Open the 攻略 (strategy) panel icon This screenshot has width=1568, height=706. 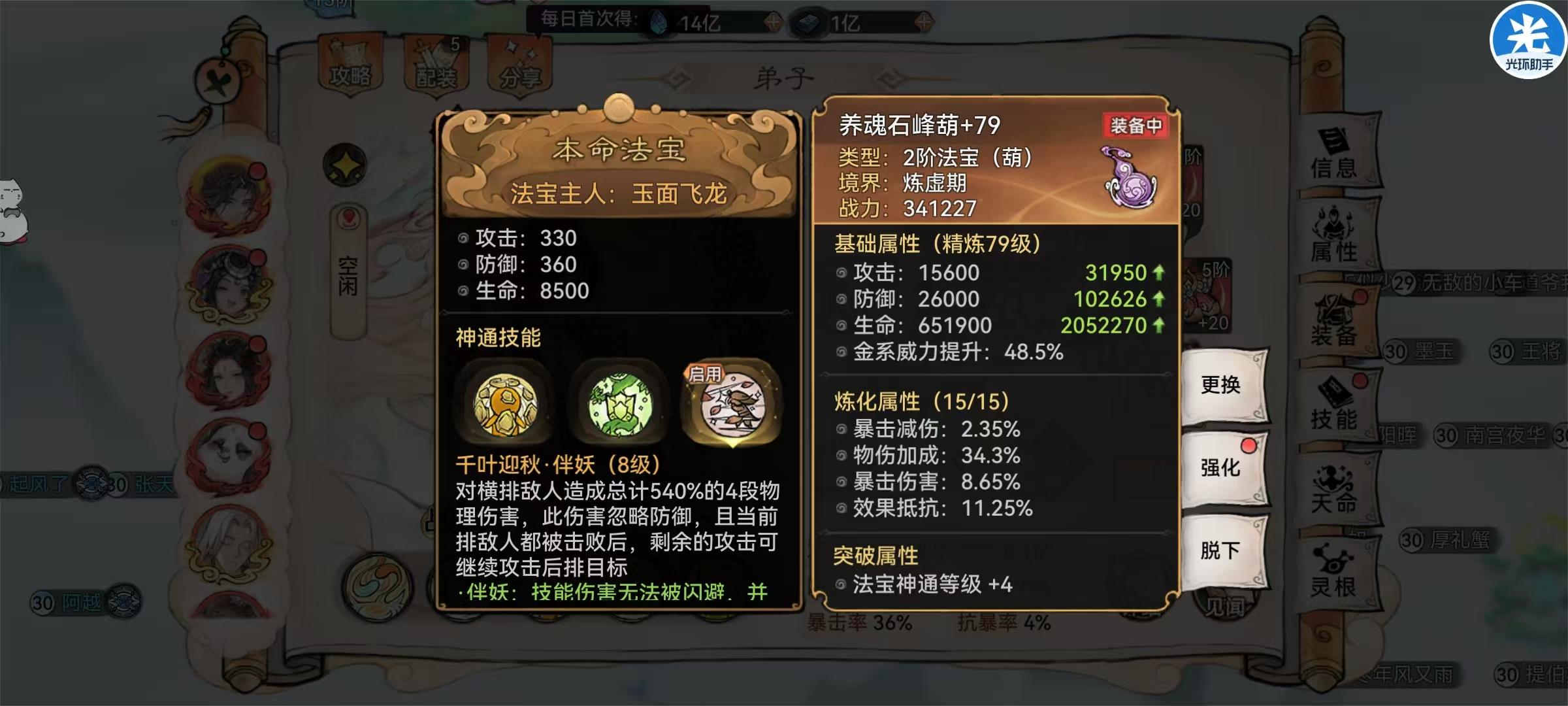pos(351,60)
